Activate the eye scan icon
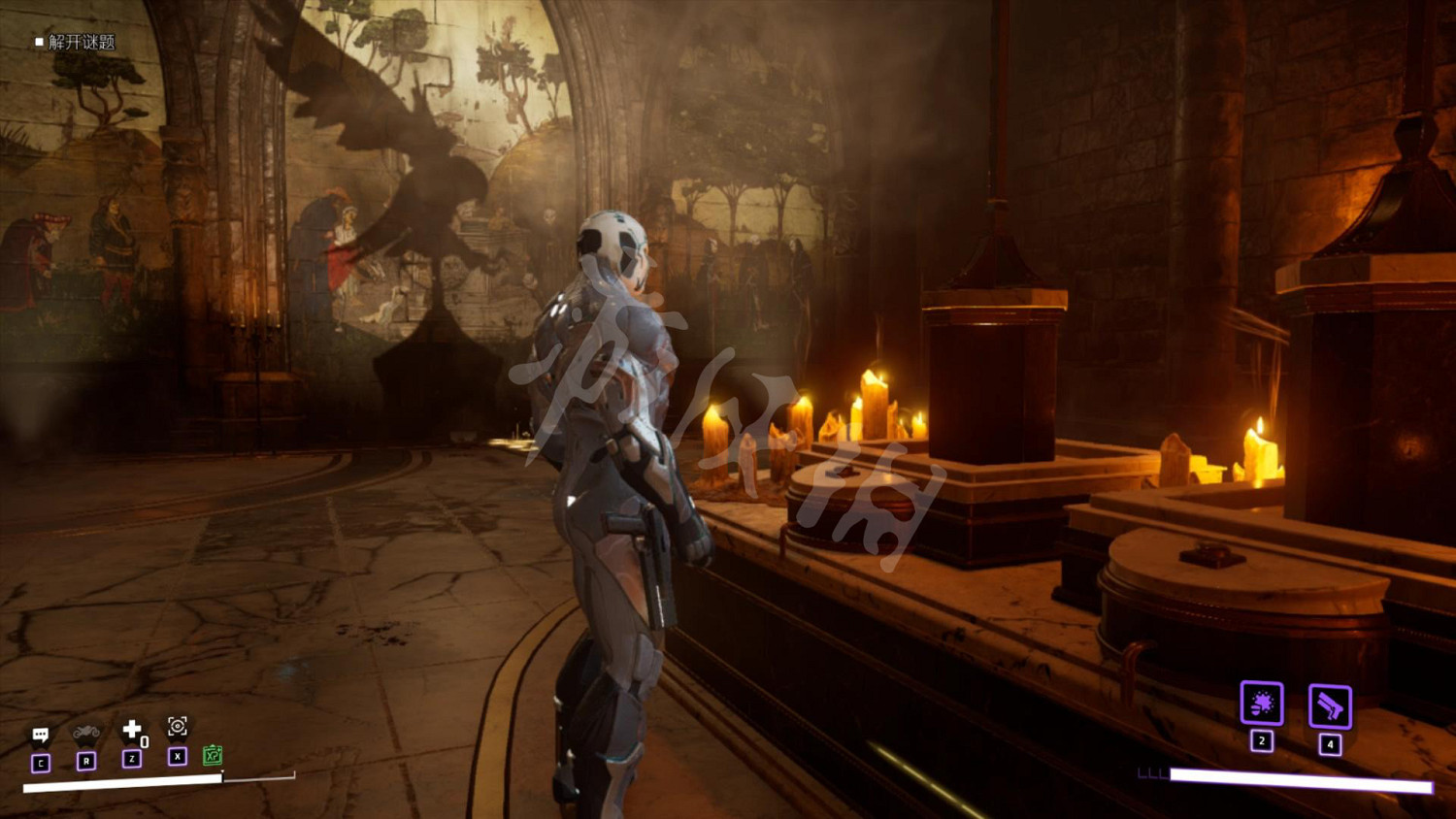The height and width of the screenshot is (819, 1456). coord(177,726)
